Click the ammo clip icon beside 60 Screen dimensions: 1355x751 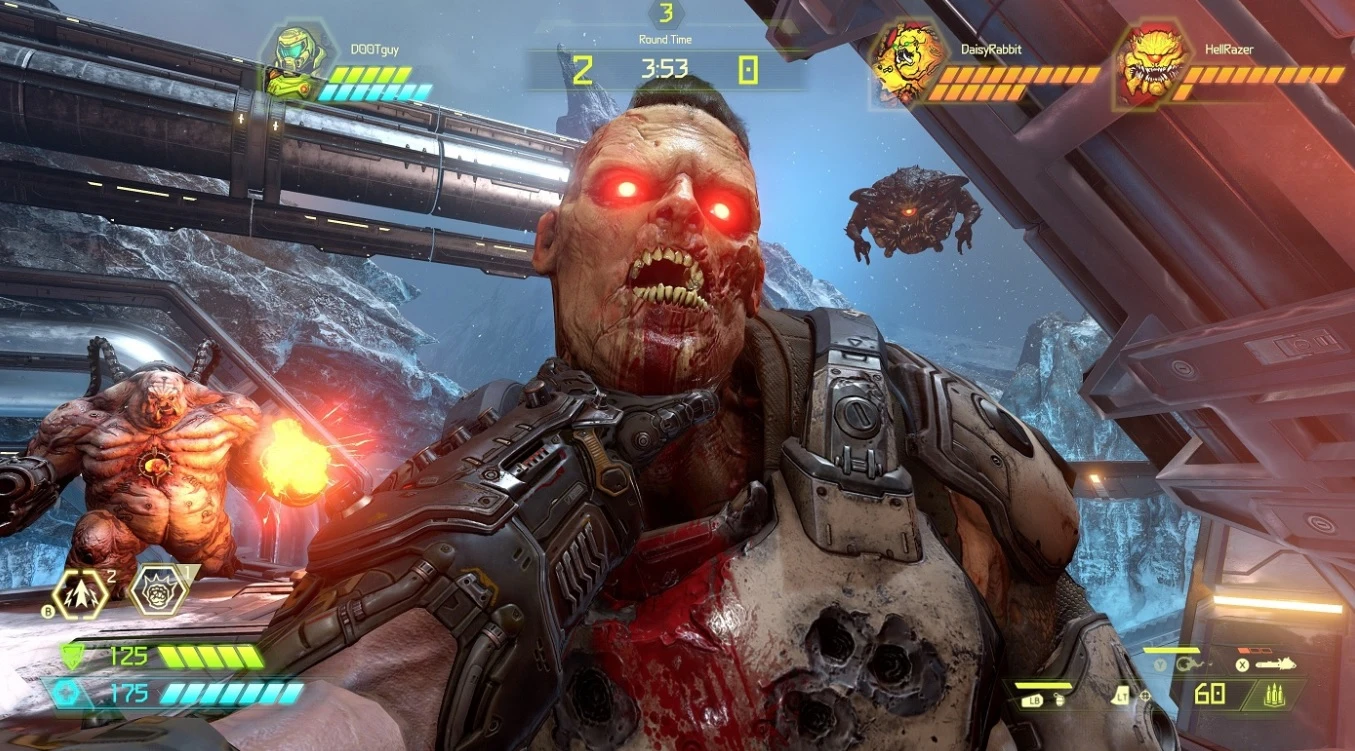1274,696
